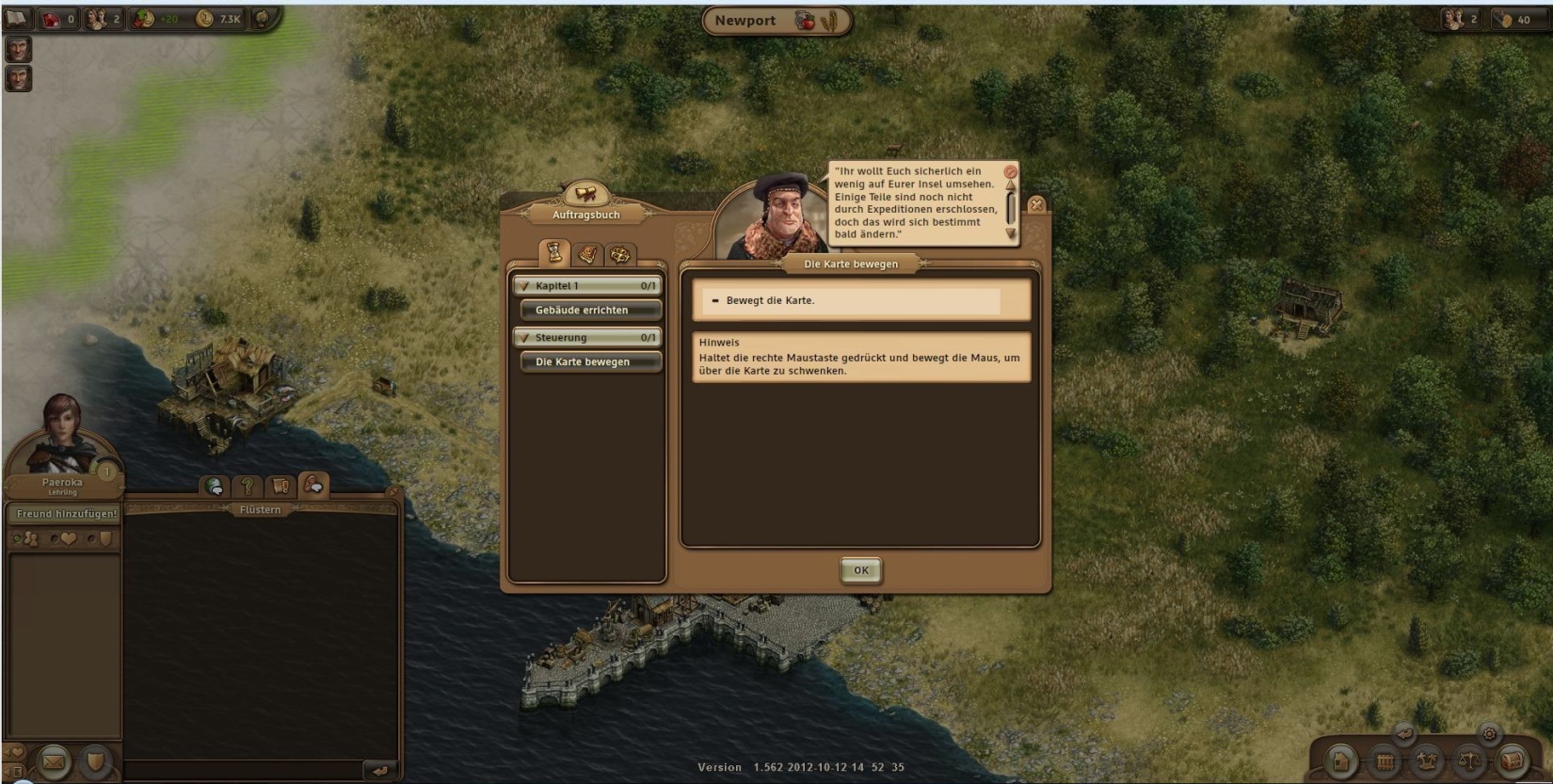The image size is (1553, 784).
Task: Collapse the 'Kapitel 1' quest group
Action: point(525,285)
